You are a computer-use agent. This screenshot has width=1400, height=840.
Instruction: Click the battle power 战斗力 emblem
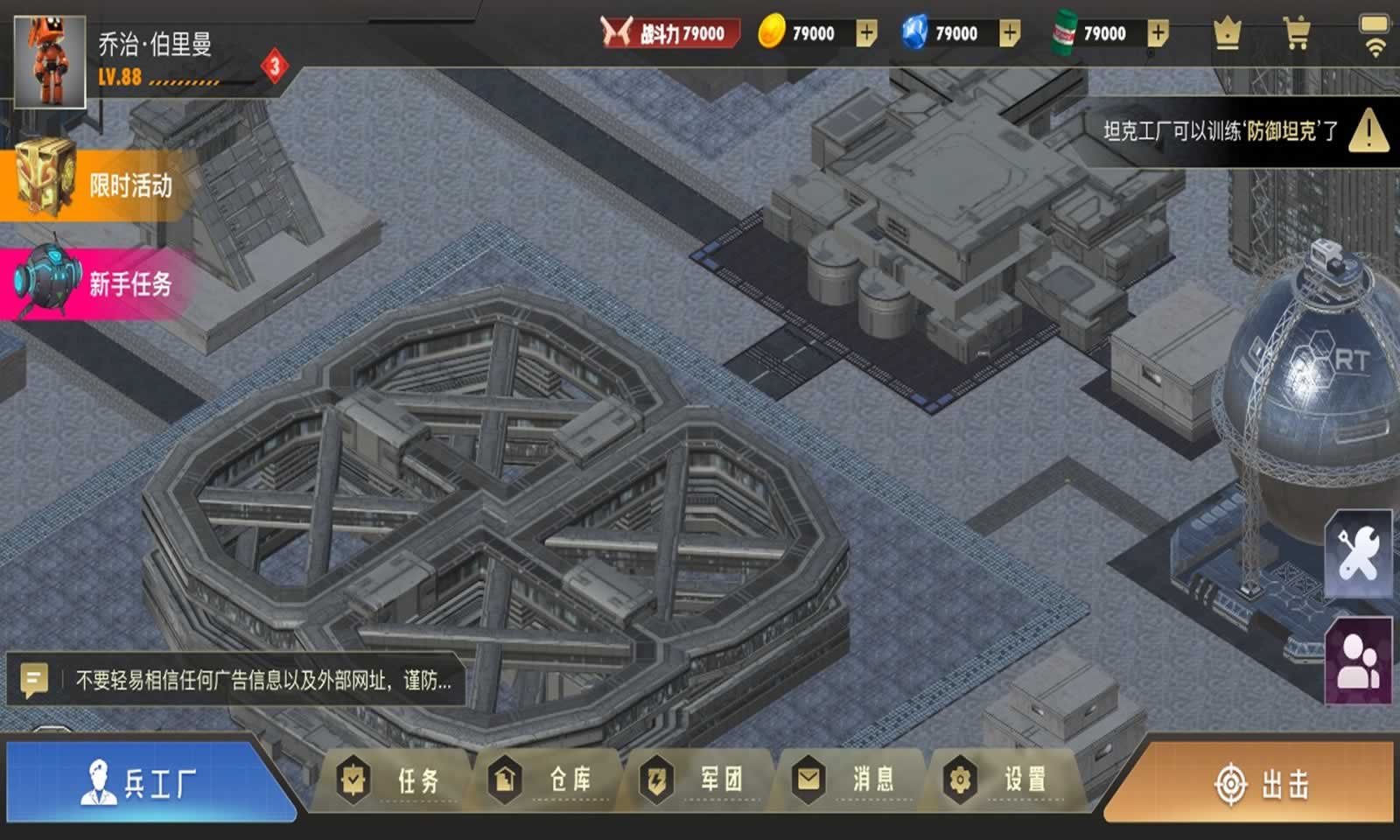(x=619, y=32)
